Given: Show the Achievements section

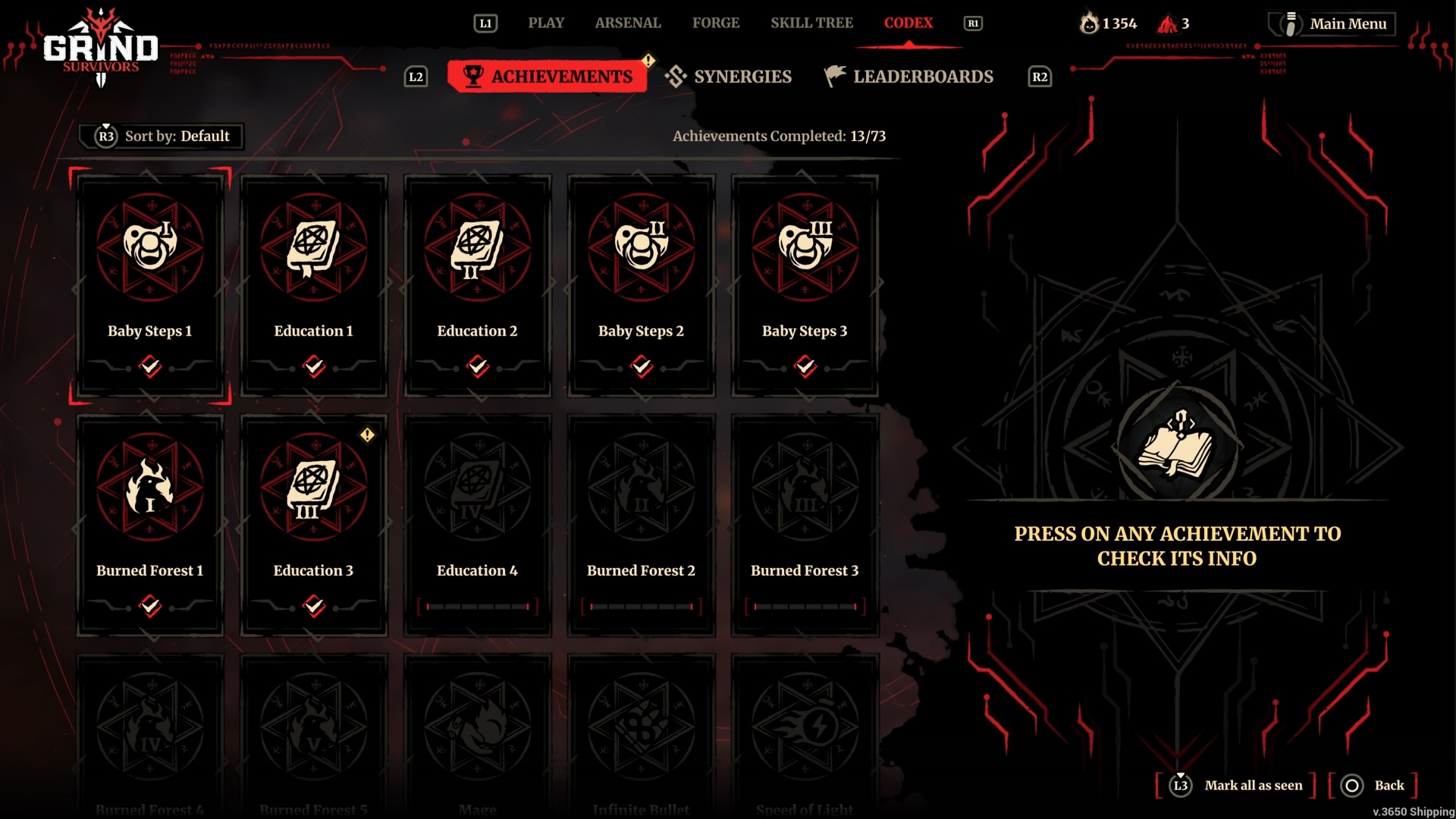Looking at the screenshot, I should [548, 77].
